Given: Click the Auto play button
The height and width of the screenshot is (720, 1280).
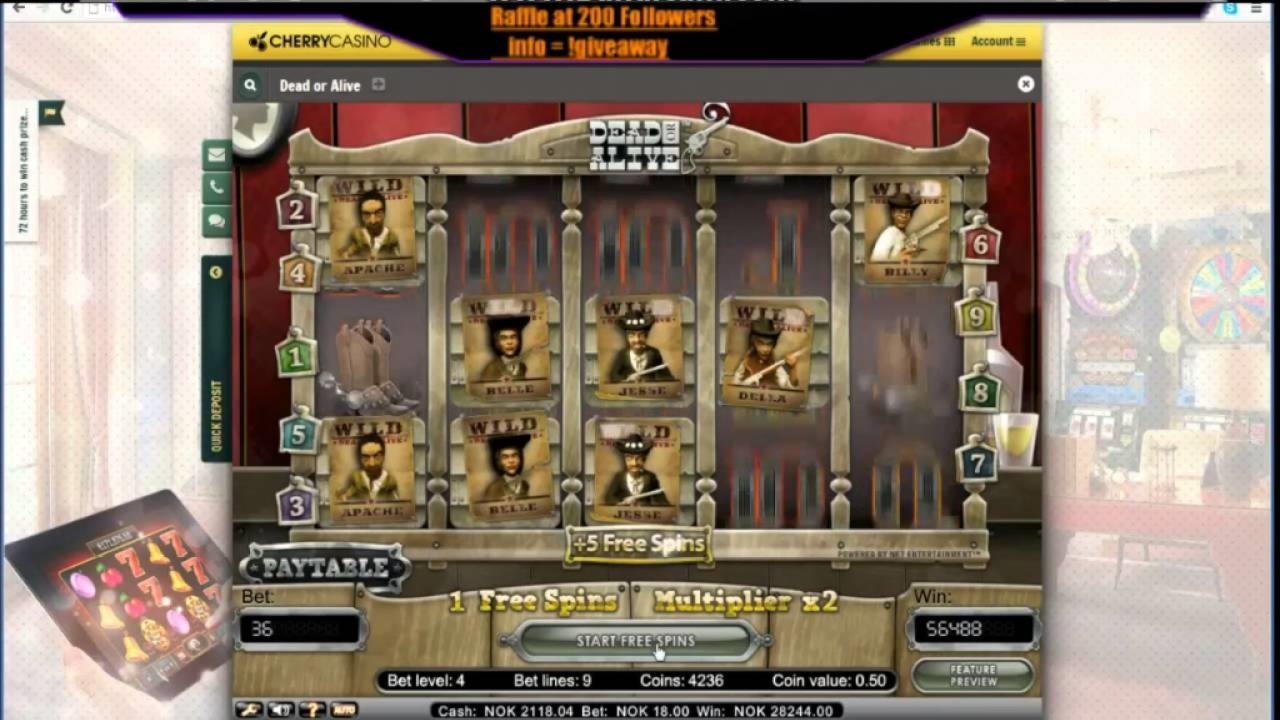Looking at the screenshot, I should tap(344, 710).
